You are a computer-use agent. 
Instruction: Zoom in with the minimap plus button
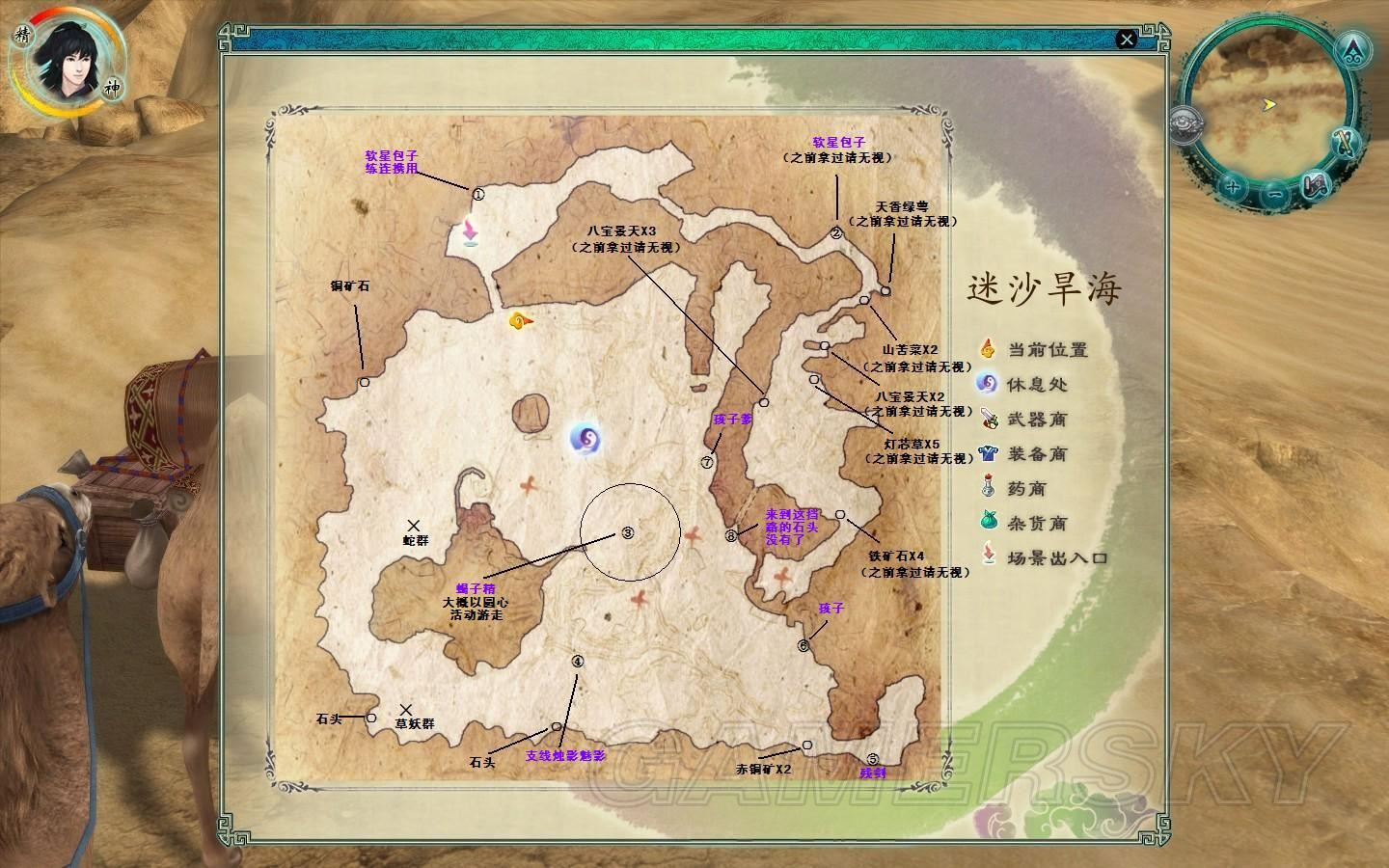(1231, 186)
